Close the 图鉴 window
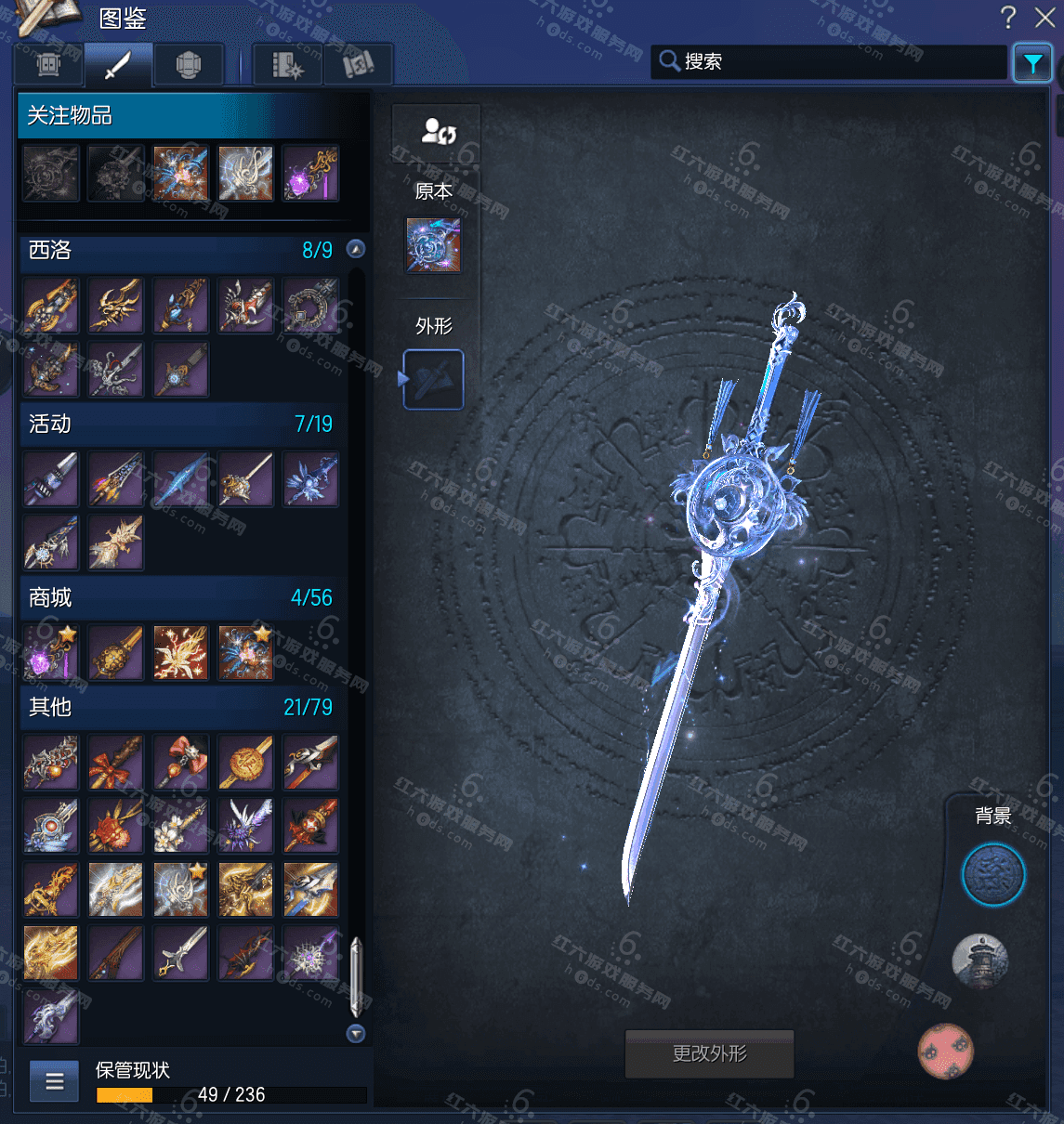 pos(1044,18)
